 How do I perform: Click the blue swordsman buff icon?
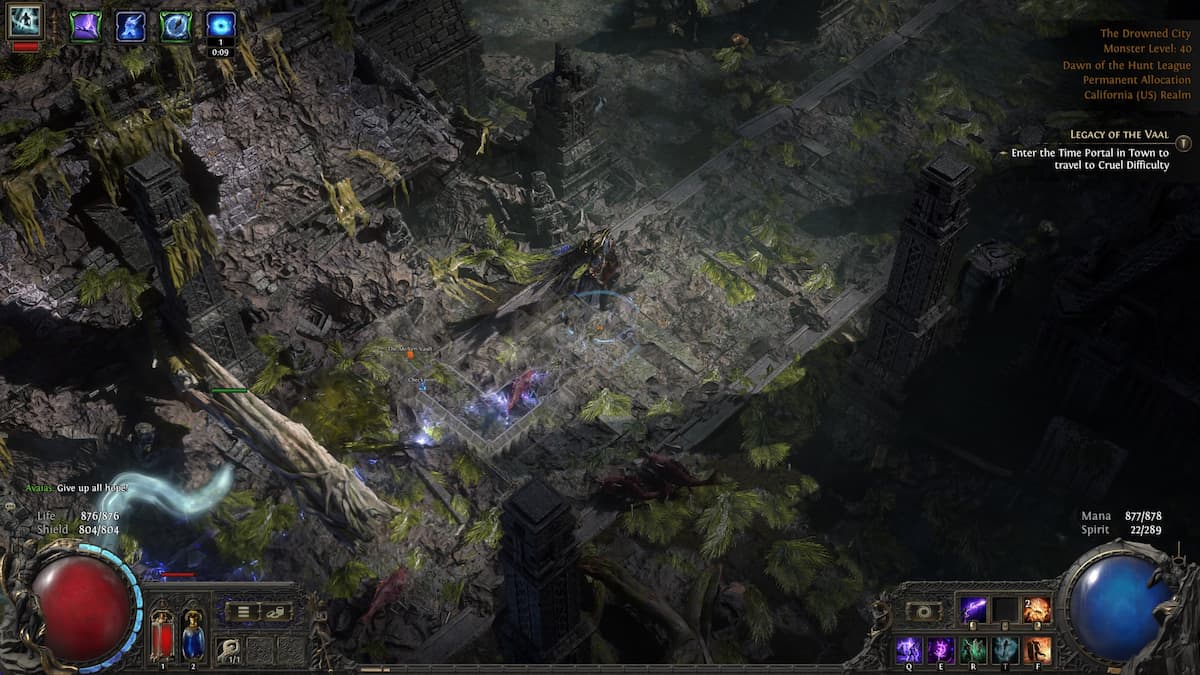[x=131, y=26]
